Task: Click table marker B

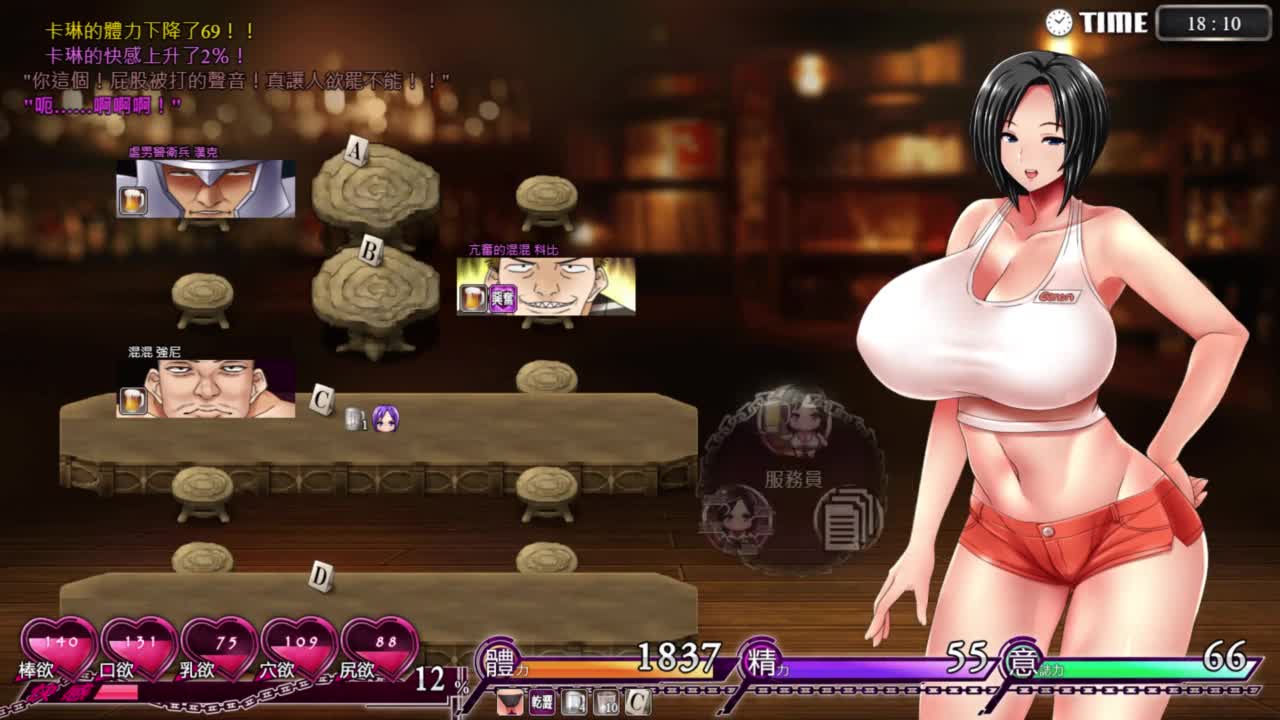Action: 370,251
